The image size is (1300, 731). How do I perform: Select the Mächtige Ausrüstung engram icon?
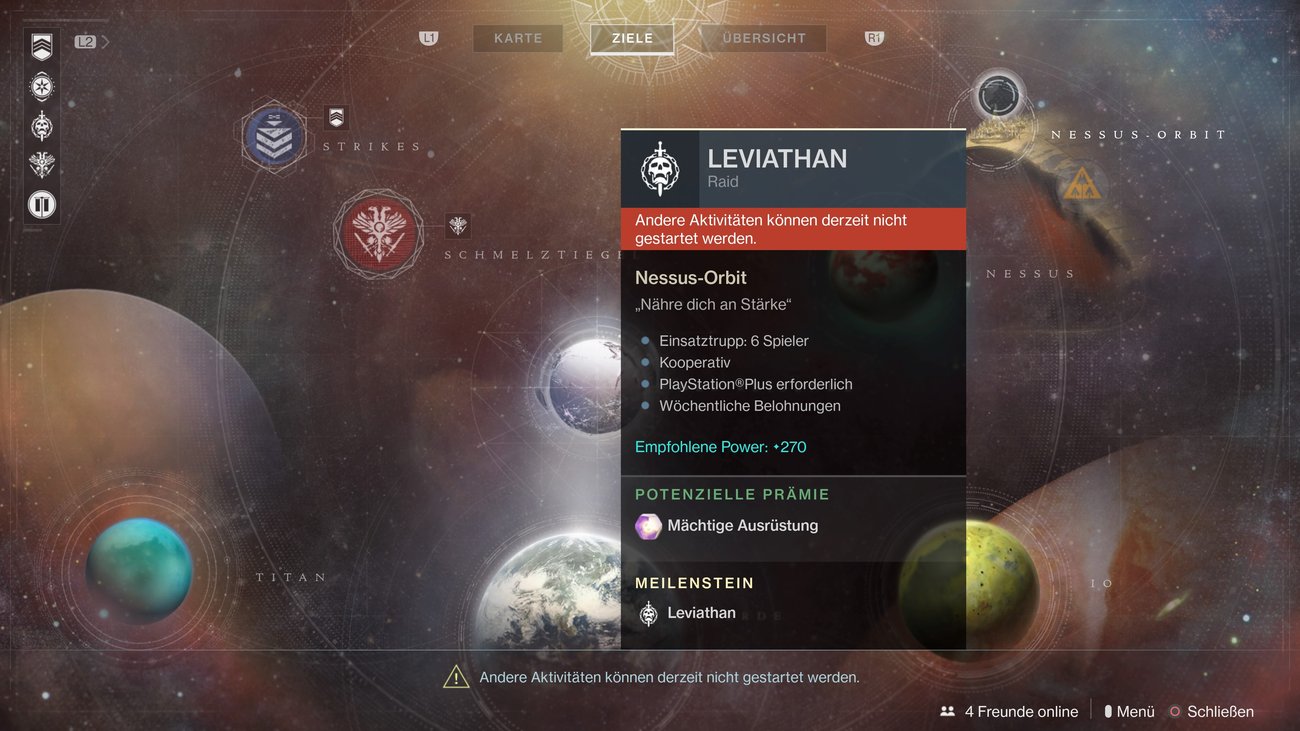tap(648, 525)
